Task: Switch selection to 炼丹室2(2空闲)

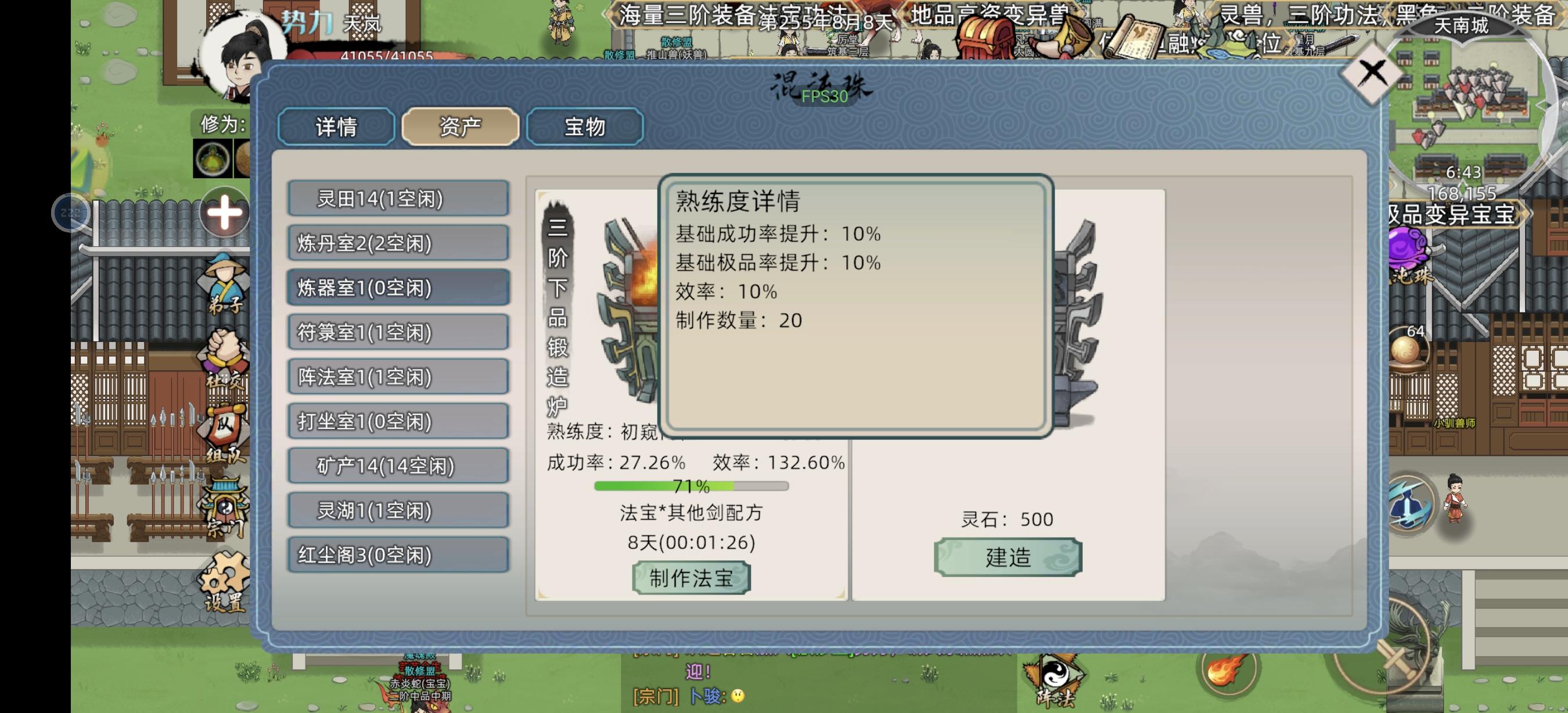Action: coord(397,243)
